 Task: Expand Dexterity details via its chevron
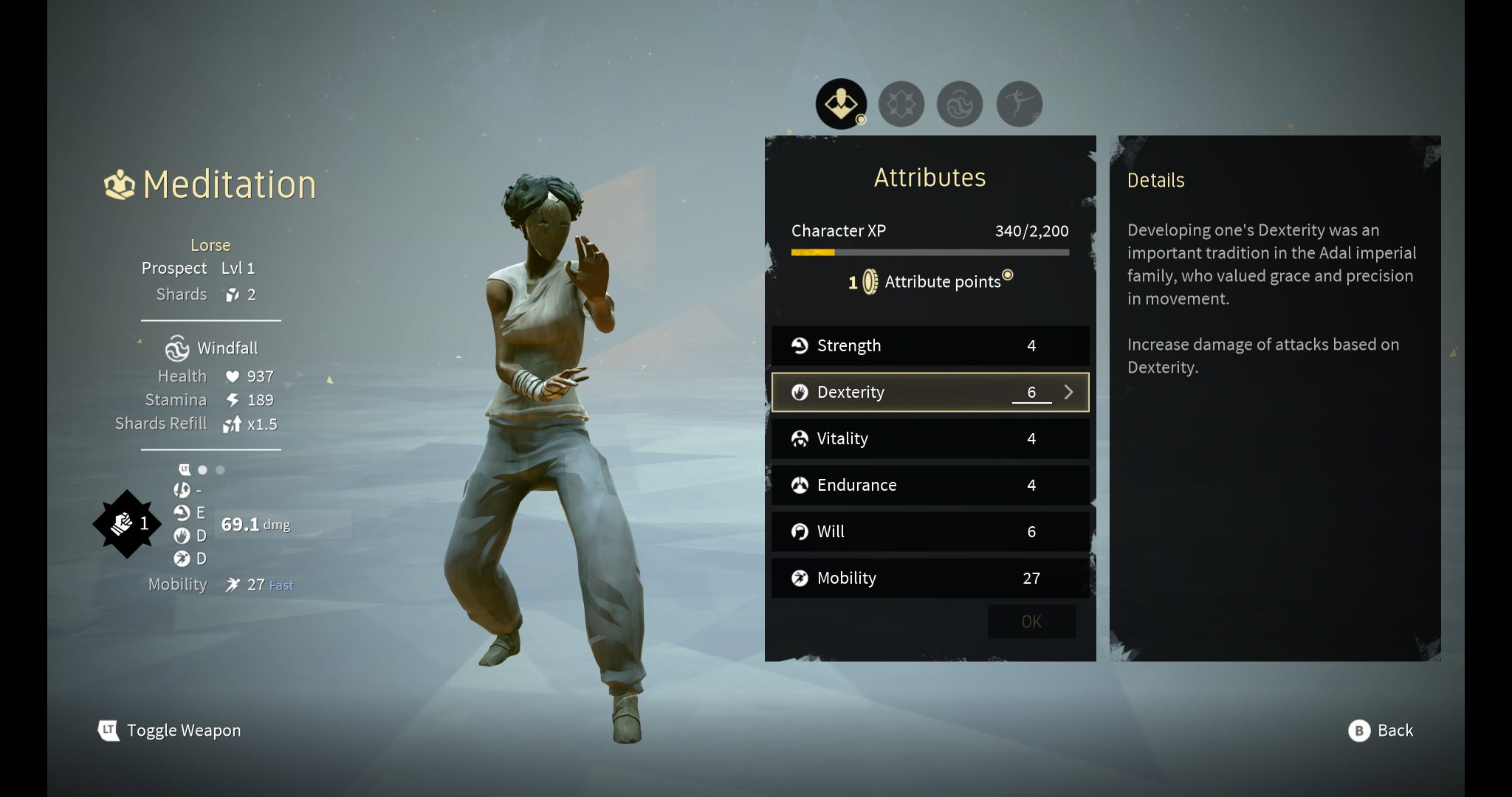(x=1069, y=392)
